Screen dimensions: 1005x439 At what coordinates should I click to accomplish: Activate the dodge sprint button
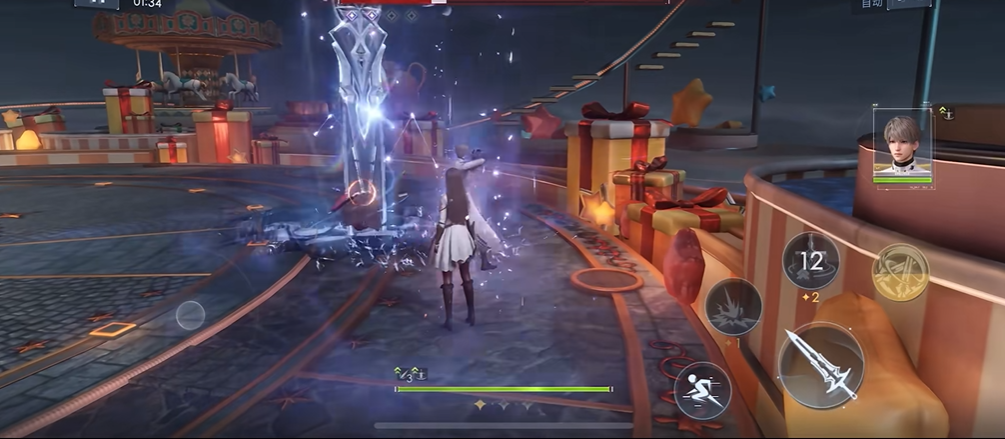tap(701, 389)
